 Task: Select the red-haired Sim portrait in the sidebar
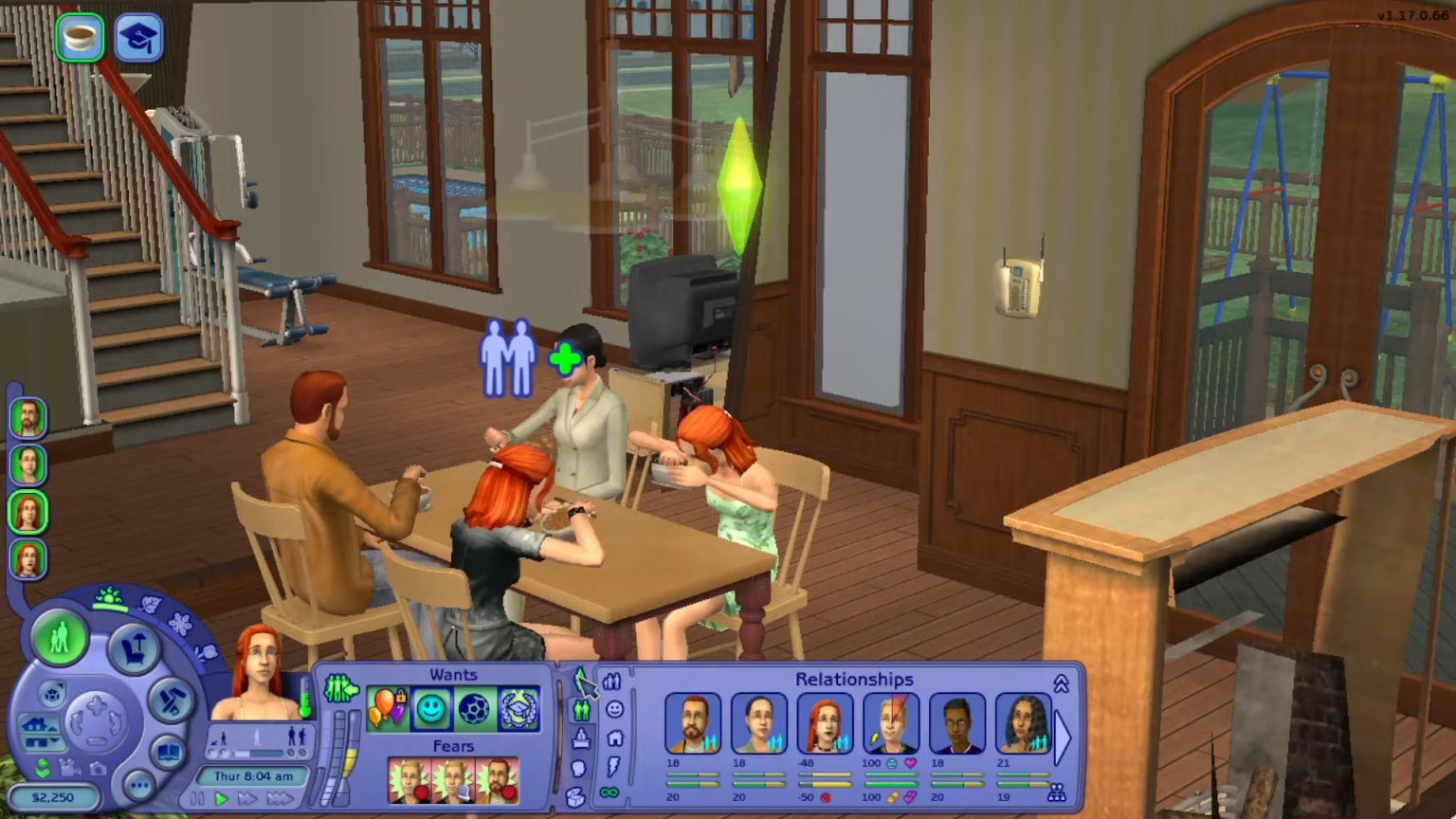pos(27,512)
